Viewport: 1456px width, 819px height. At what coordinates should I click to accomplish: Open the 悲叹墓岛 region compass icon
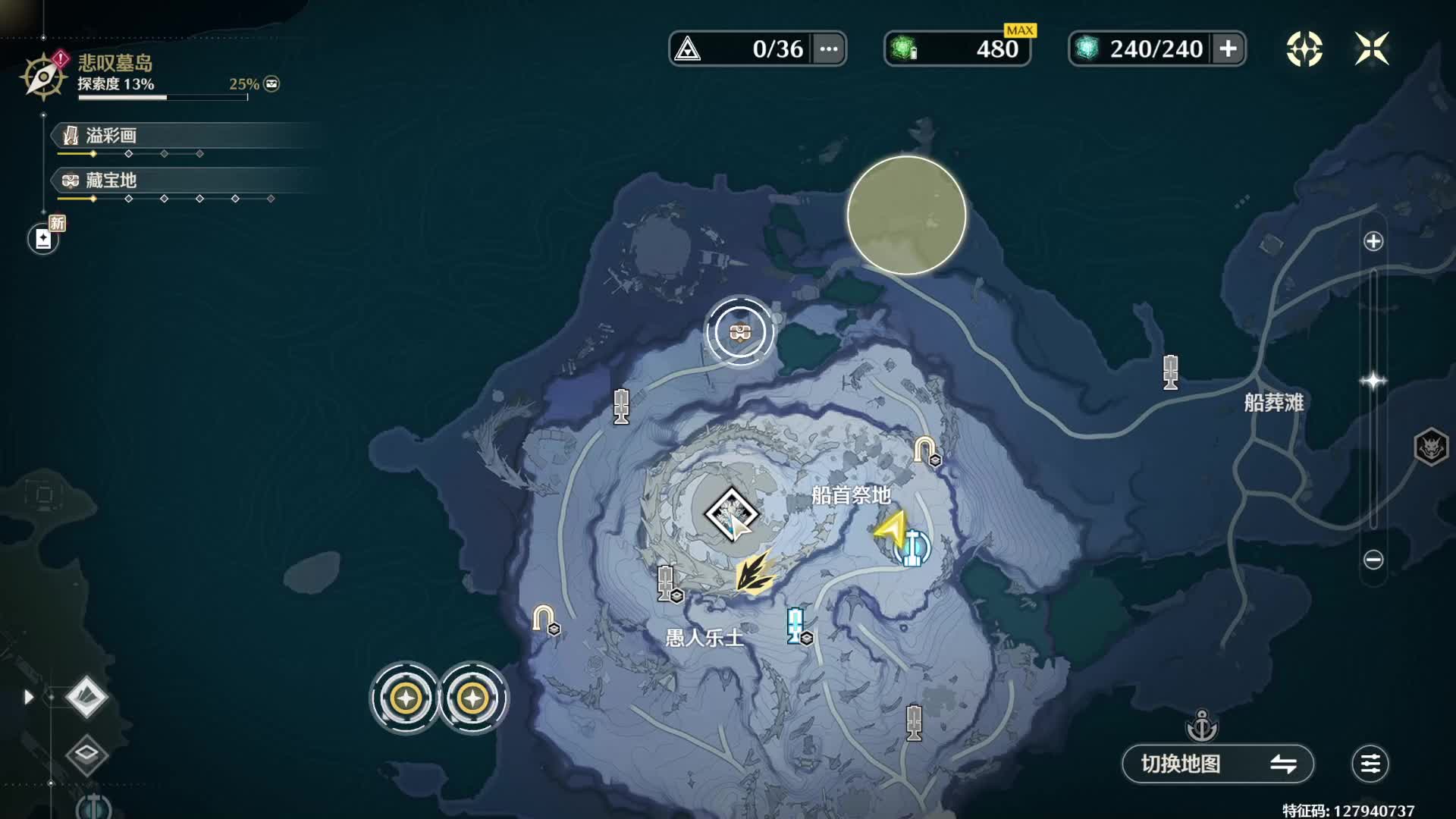point(43,76)
